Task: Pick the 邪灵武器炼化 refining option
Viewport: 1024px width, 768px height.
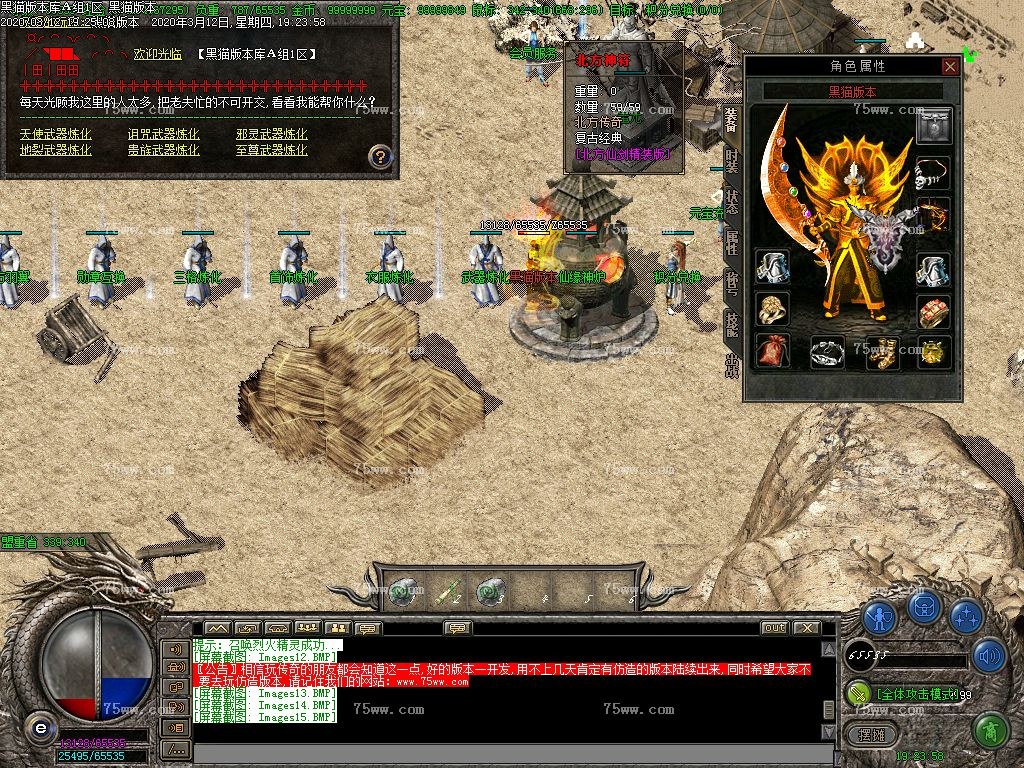Action: 271,134
